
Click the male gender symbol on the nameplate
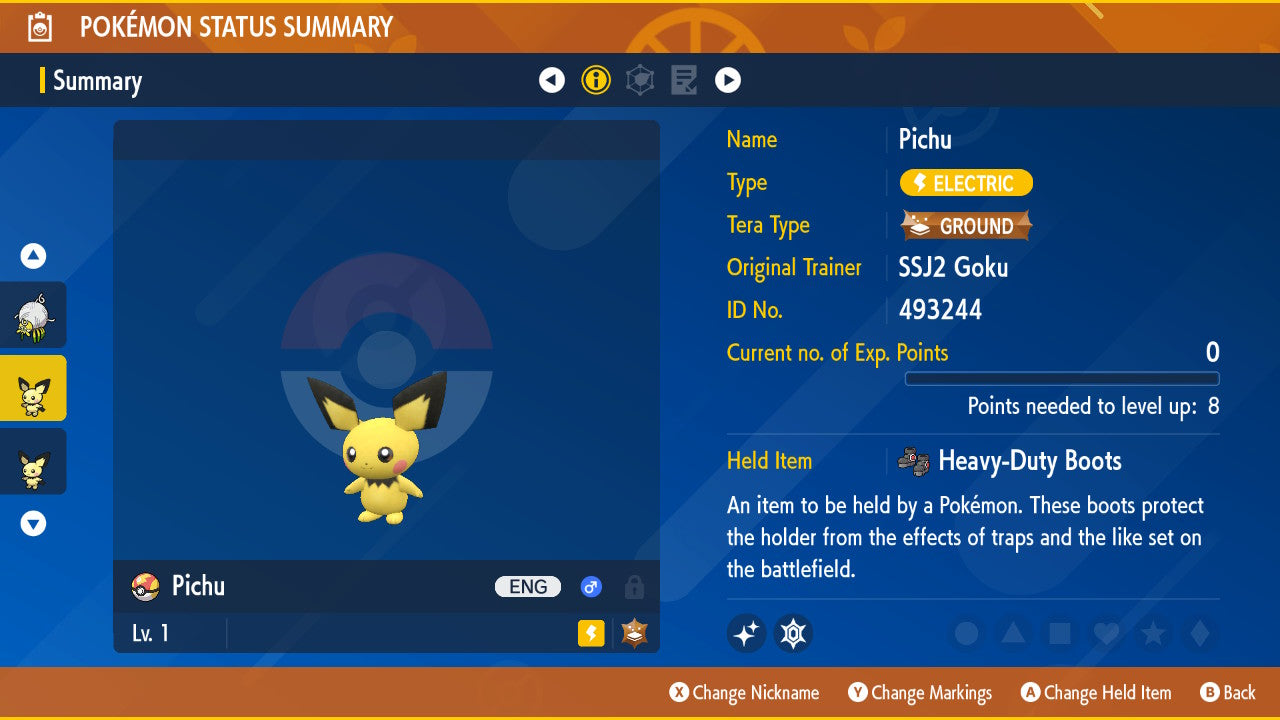tap(591, 587)
